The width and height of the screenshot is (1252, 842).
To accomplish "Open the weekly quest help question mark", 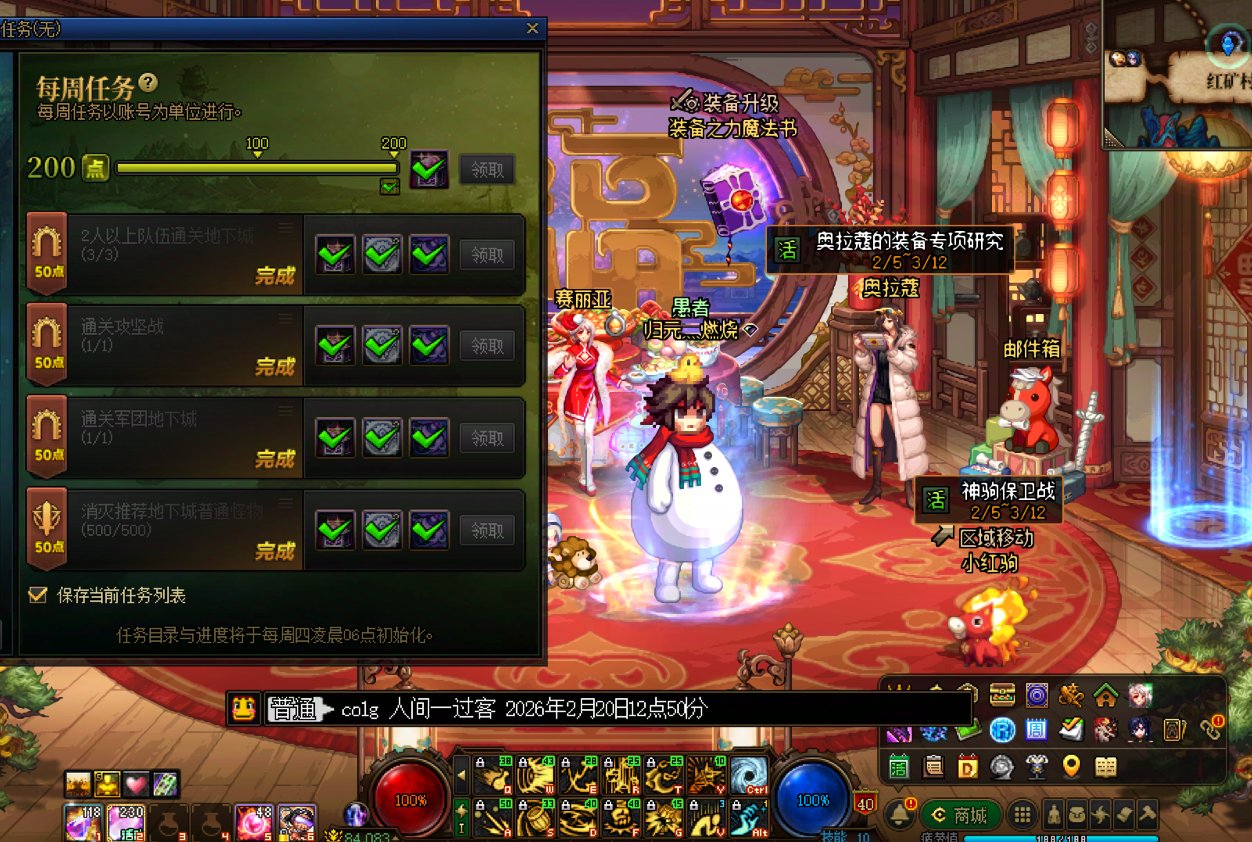I will point(148,83).
